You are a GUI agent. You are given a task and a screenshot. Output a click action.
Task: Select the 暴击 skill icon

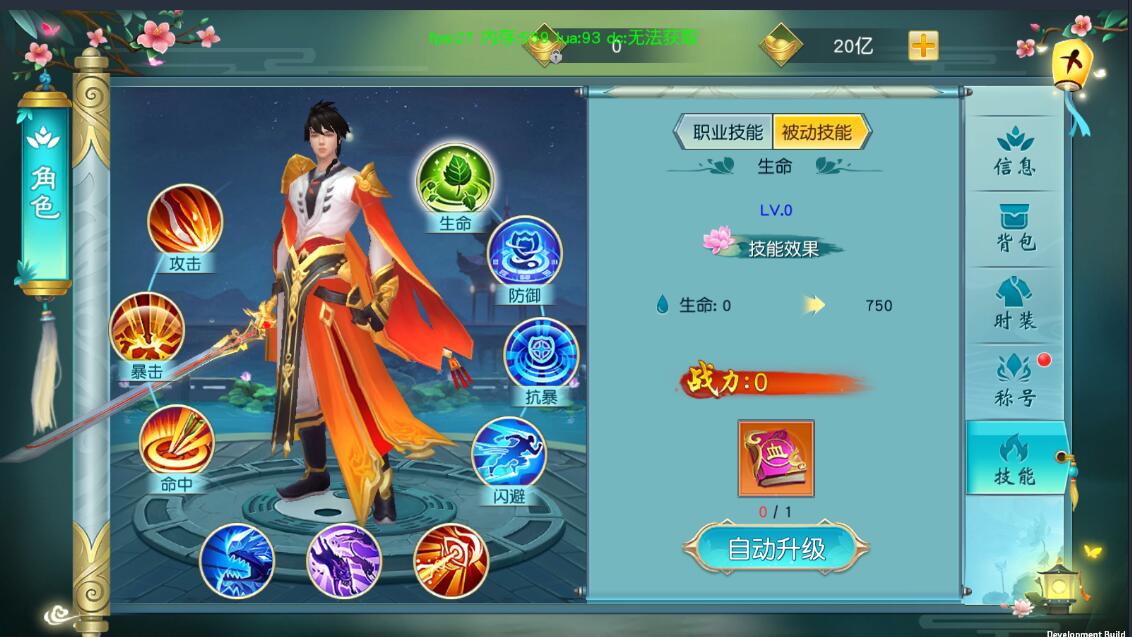pos(147,329)
